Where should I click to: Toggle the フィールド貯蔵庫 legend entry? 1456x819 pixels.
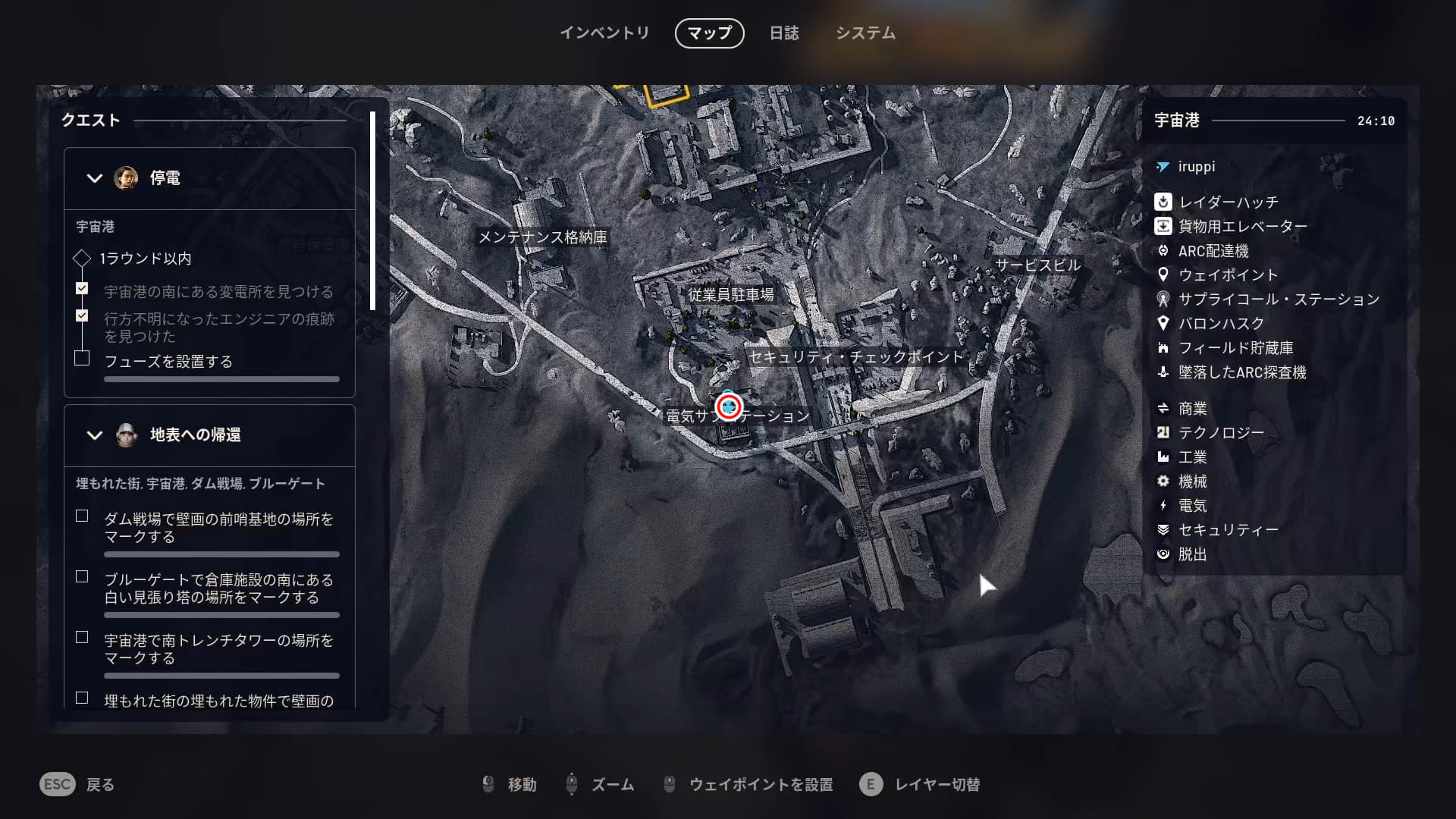point(1235,348)
